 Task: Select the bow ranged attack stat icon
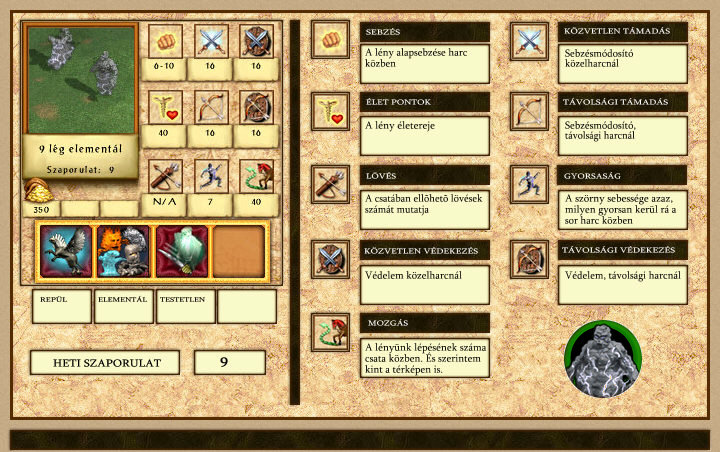[211, 108]
